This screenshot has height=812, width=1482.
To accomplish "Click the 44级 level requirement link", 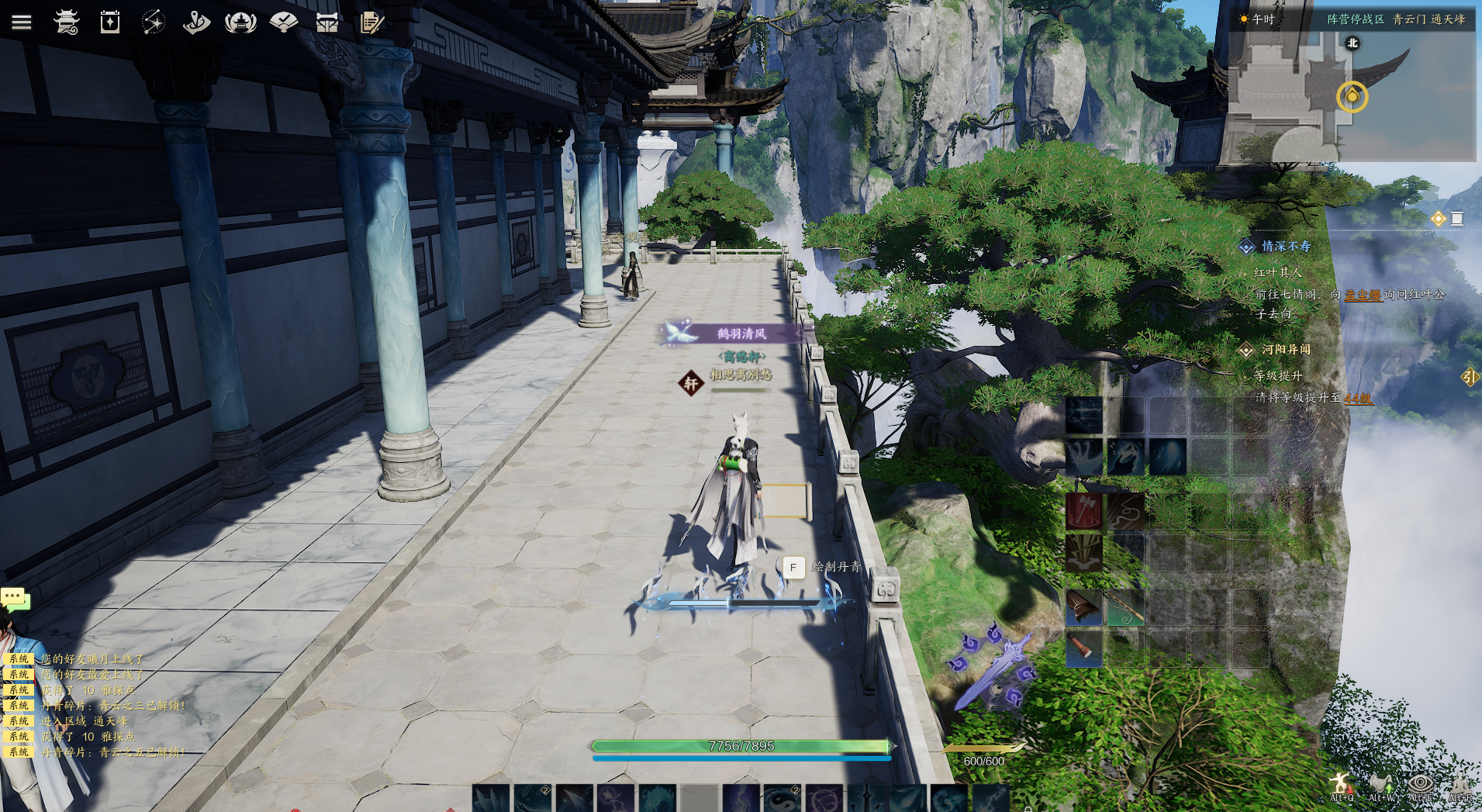I will (1358, 399).
